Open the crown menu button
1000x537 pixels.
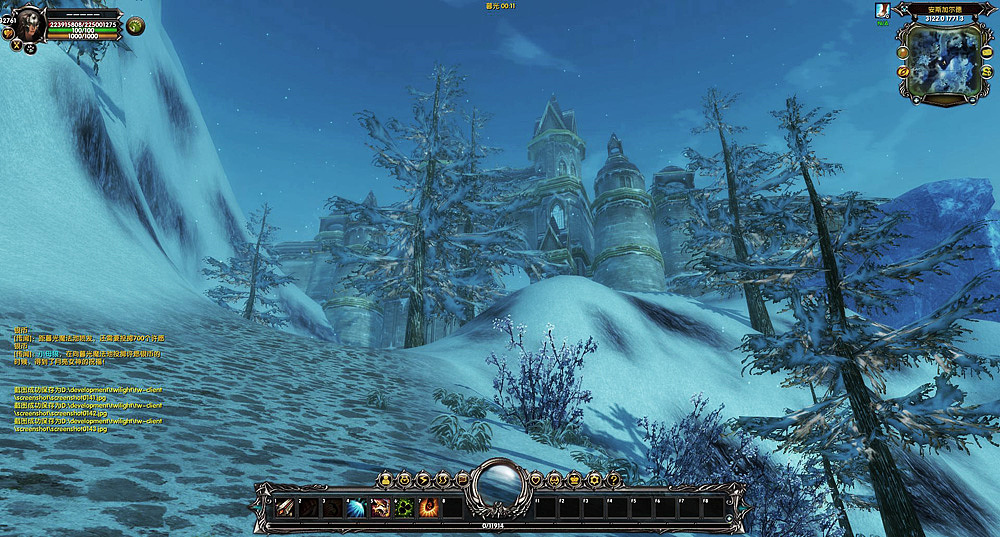point(574,480)
